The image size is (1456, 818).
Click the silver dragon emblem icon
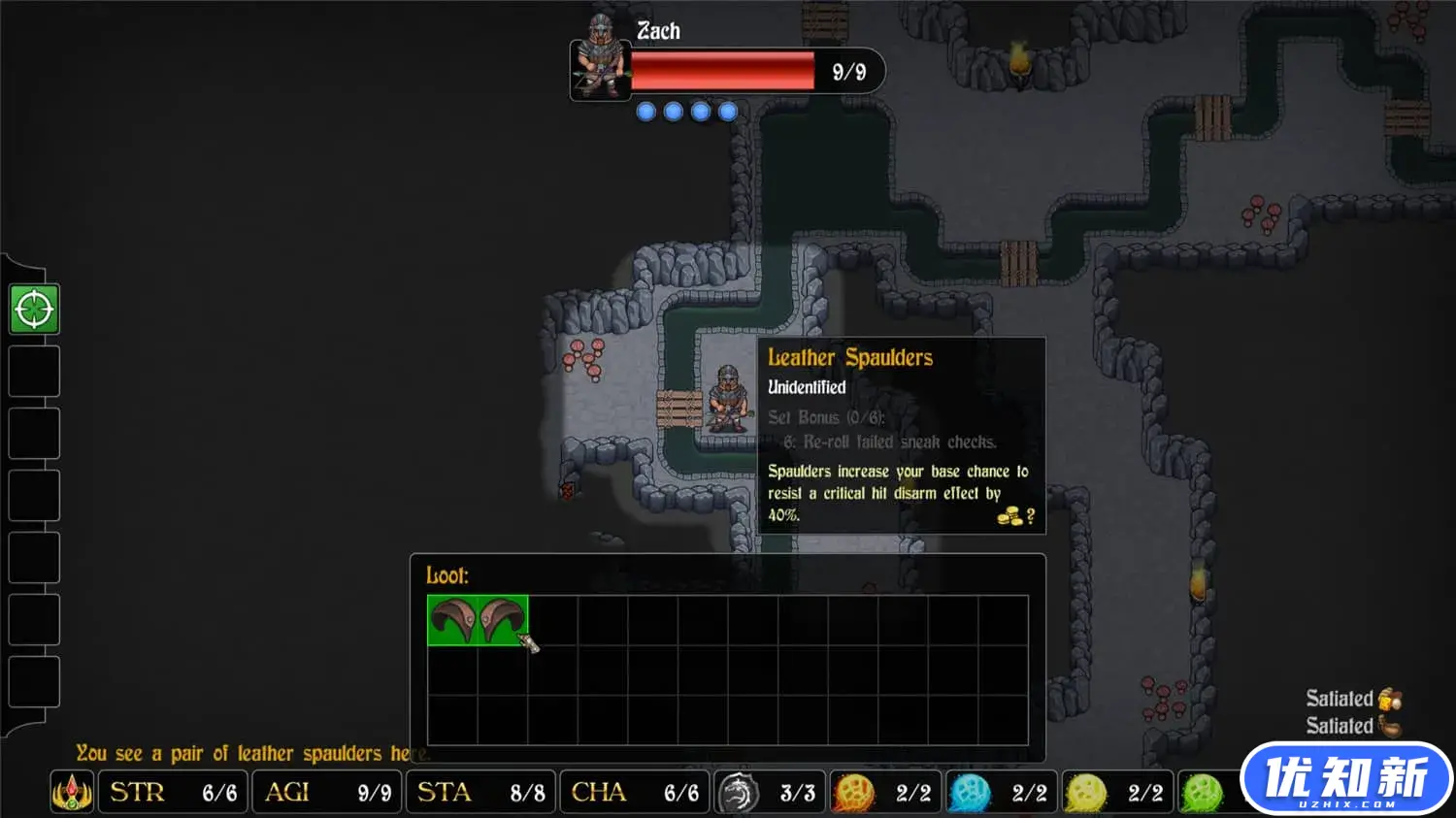click(738, 792)
